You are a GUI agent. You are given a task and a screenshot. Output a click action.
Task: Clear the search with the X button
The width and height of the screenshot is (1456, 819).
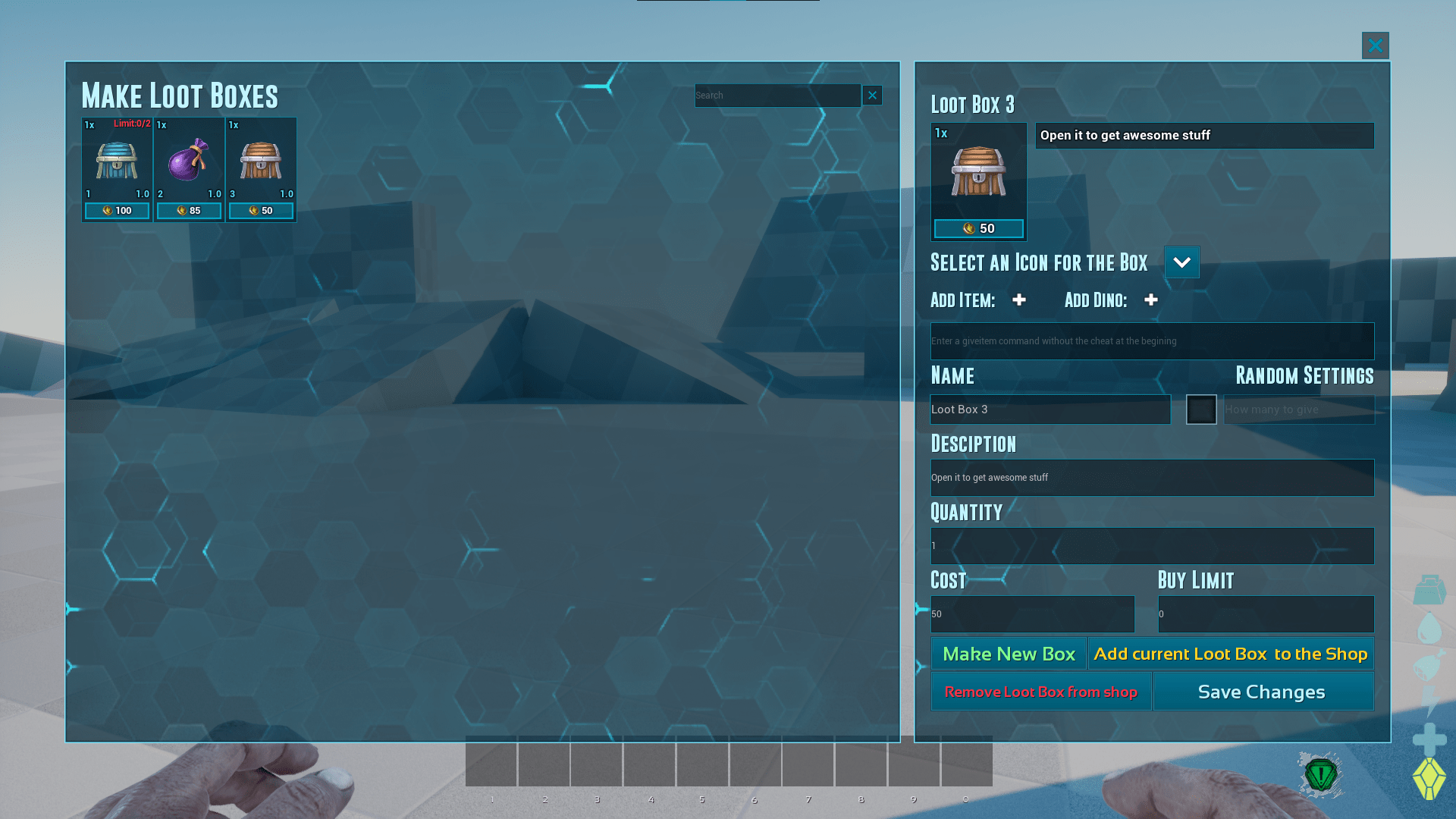click(x=872, y=95)
